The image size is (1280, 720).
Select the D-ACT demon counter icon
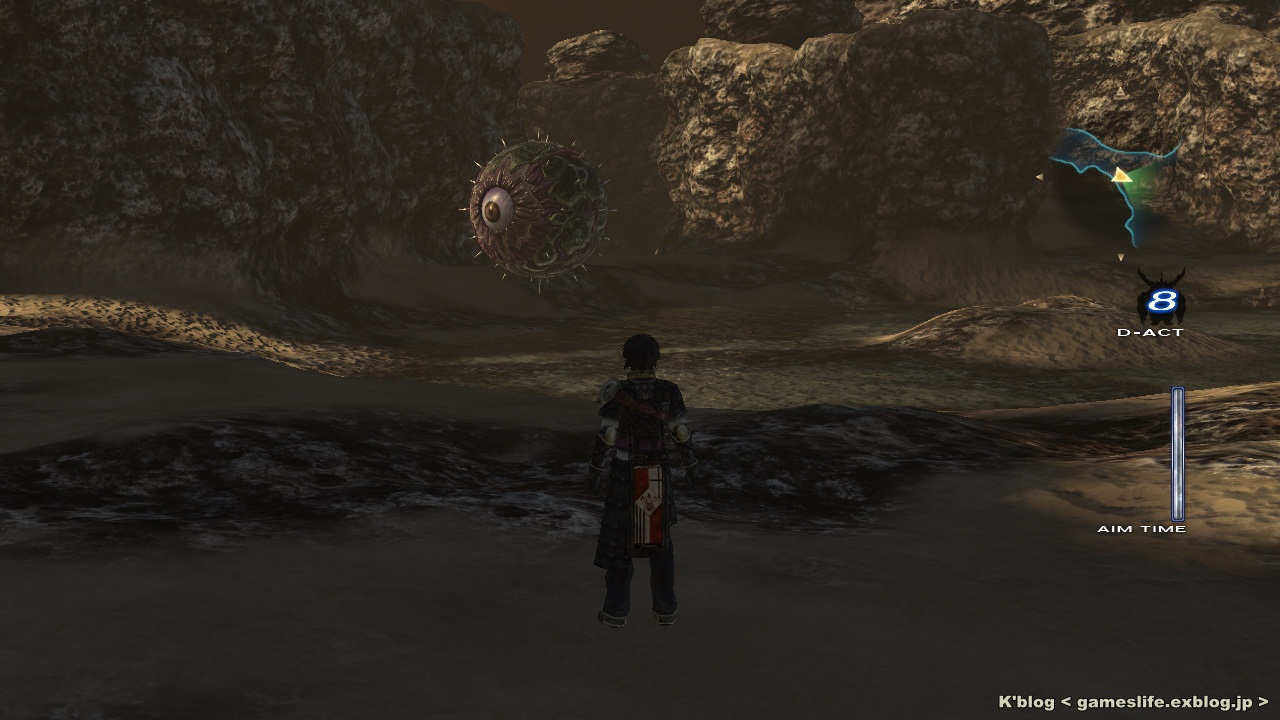(x=1160, y=299)
